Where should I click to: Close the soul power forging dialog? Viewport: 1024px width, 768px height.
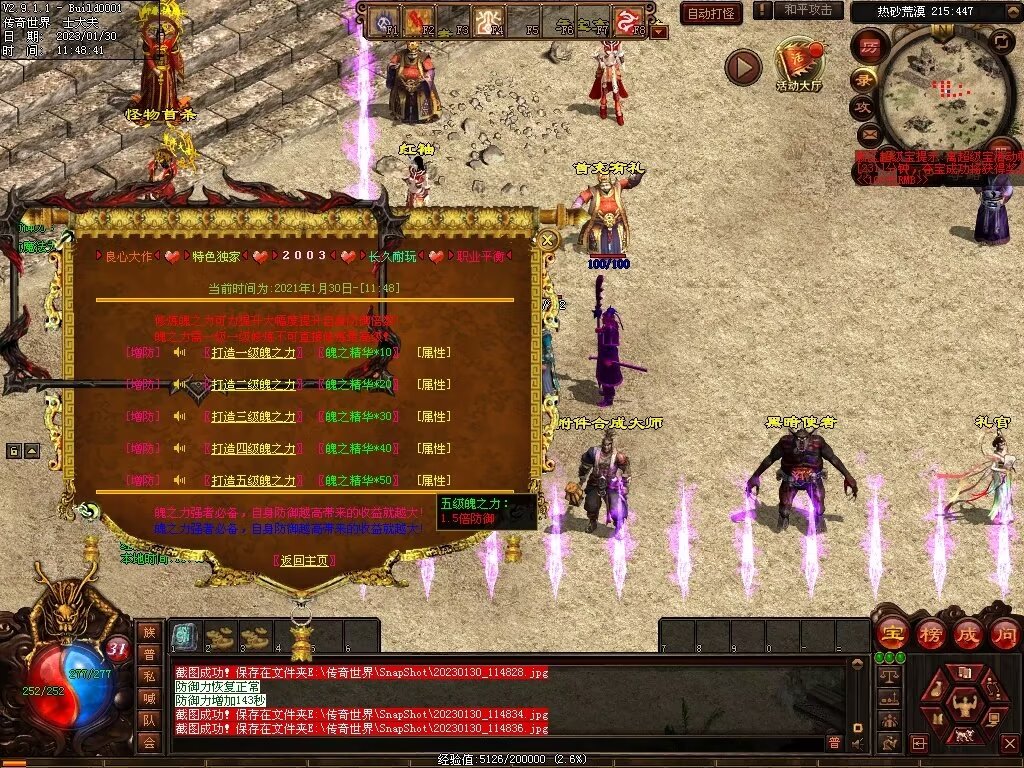548,240
